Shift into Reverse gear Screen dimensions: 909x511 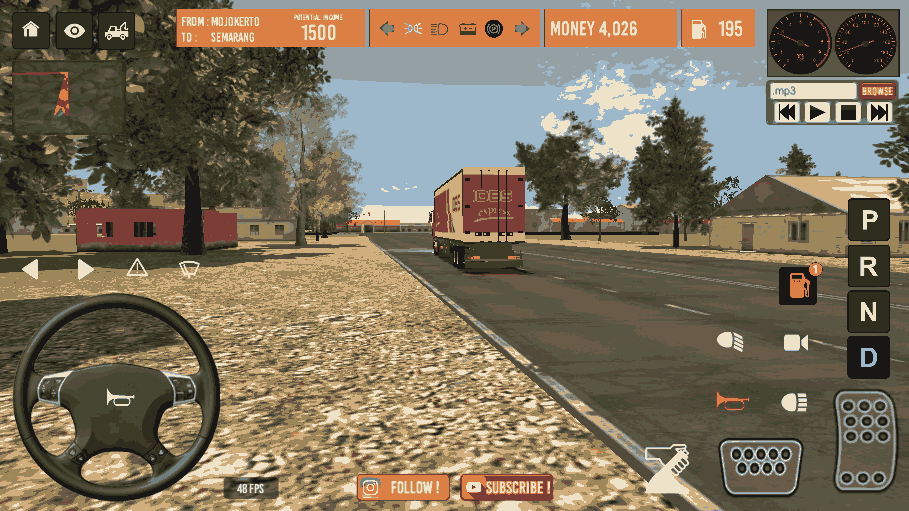868,266
